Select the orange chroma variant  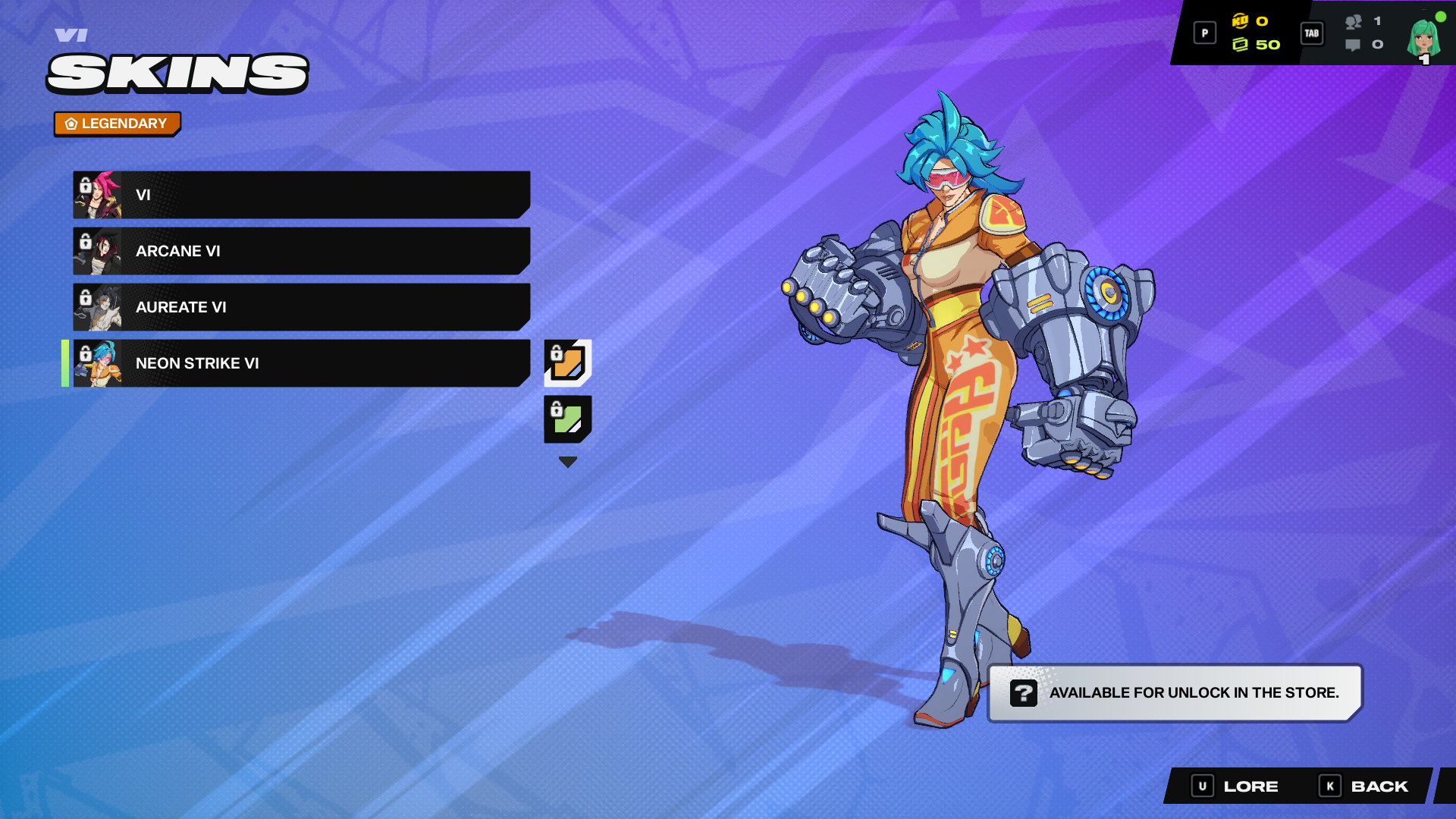(x=567, y=362)
